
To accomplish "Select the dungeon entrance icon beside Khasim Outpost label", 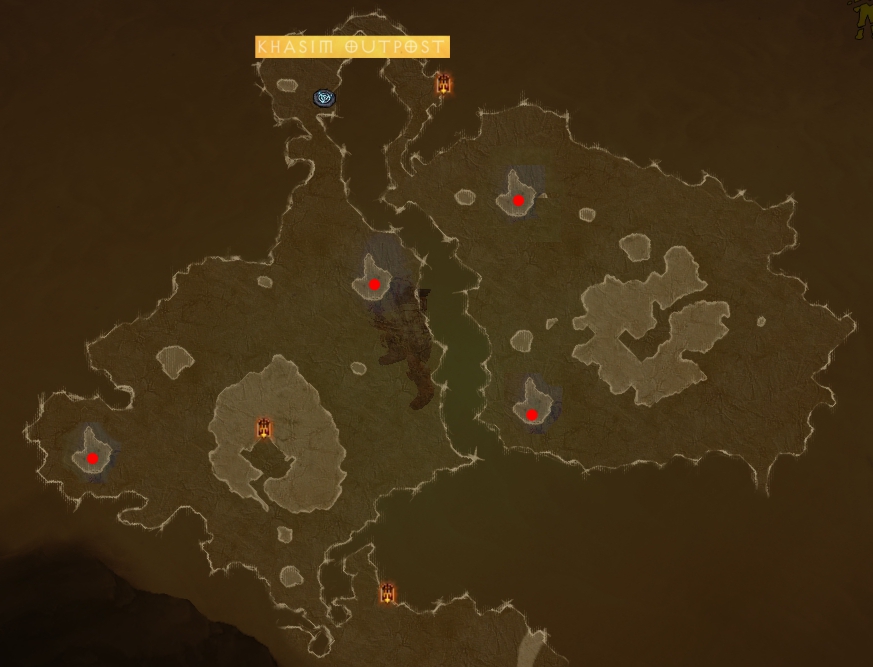I will click(443, 84).
